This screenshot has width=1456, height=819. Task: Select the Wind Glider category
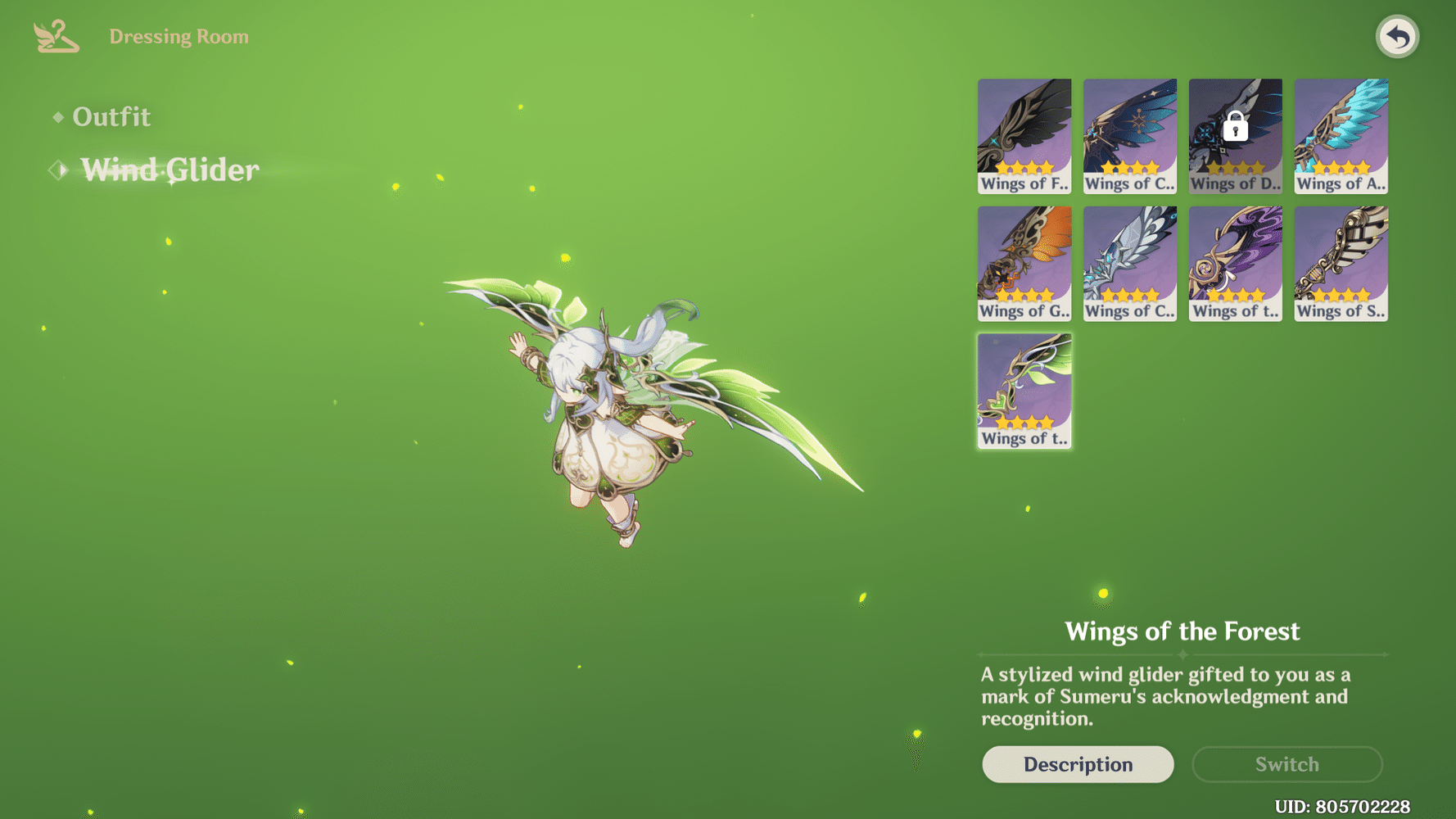click(170, 170)
